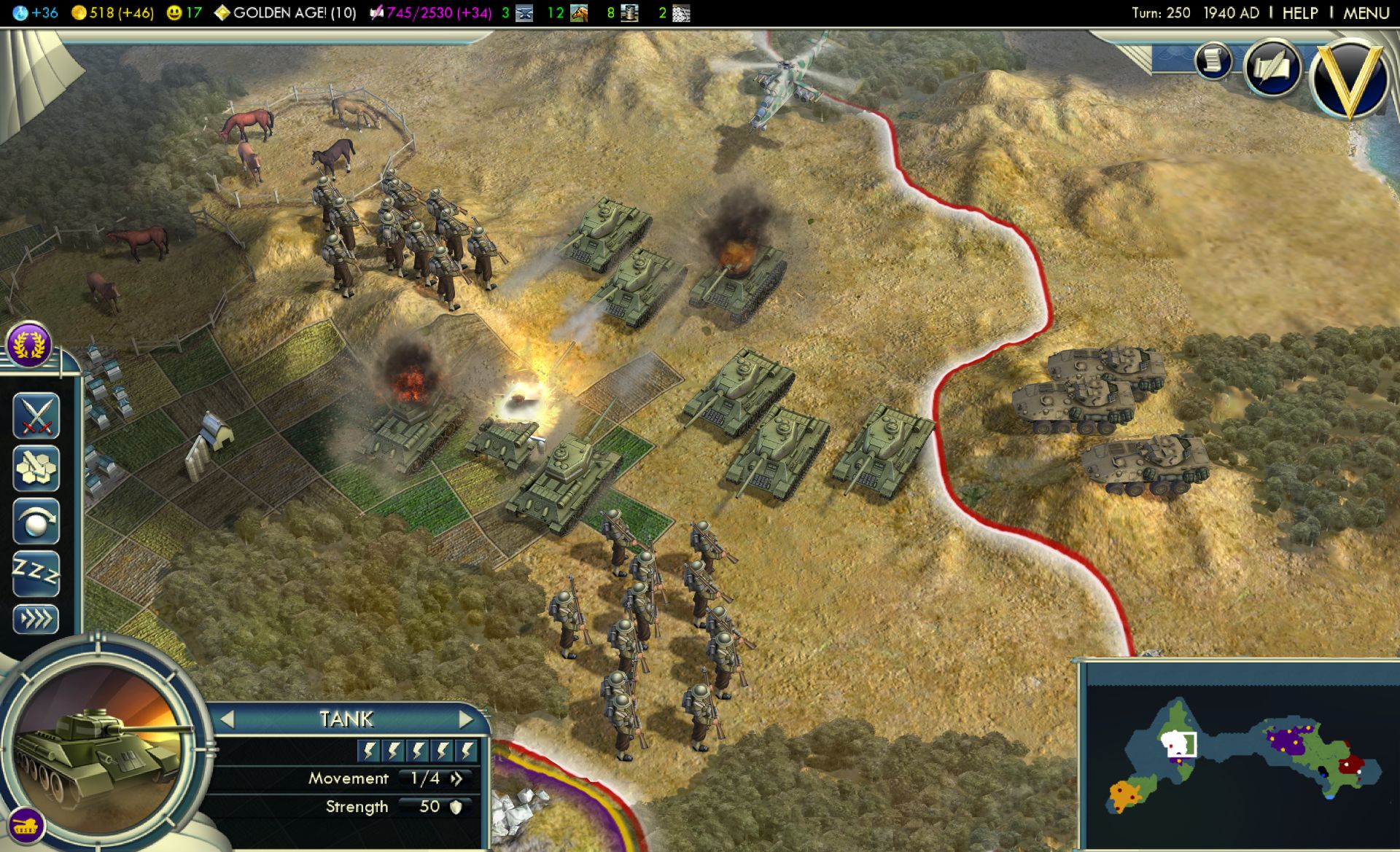This screenshot has height=852, width=1400.
Task: Put the tank to sleep
Action: [x=36, y=574]
